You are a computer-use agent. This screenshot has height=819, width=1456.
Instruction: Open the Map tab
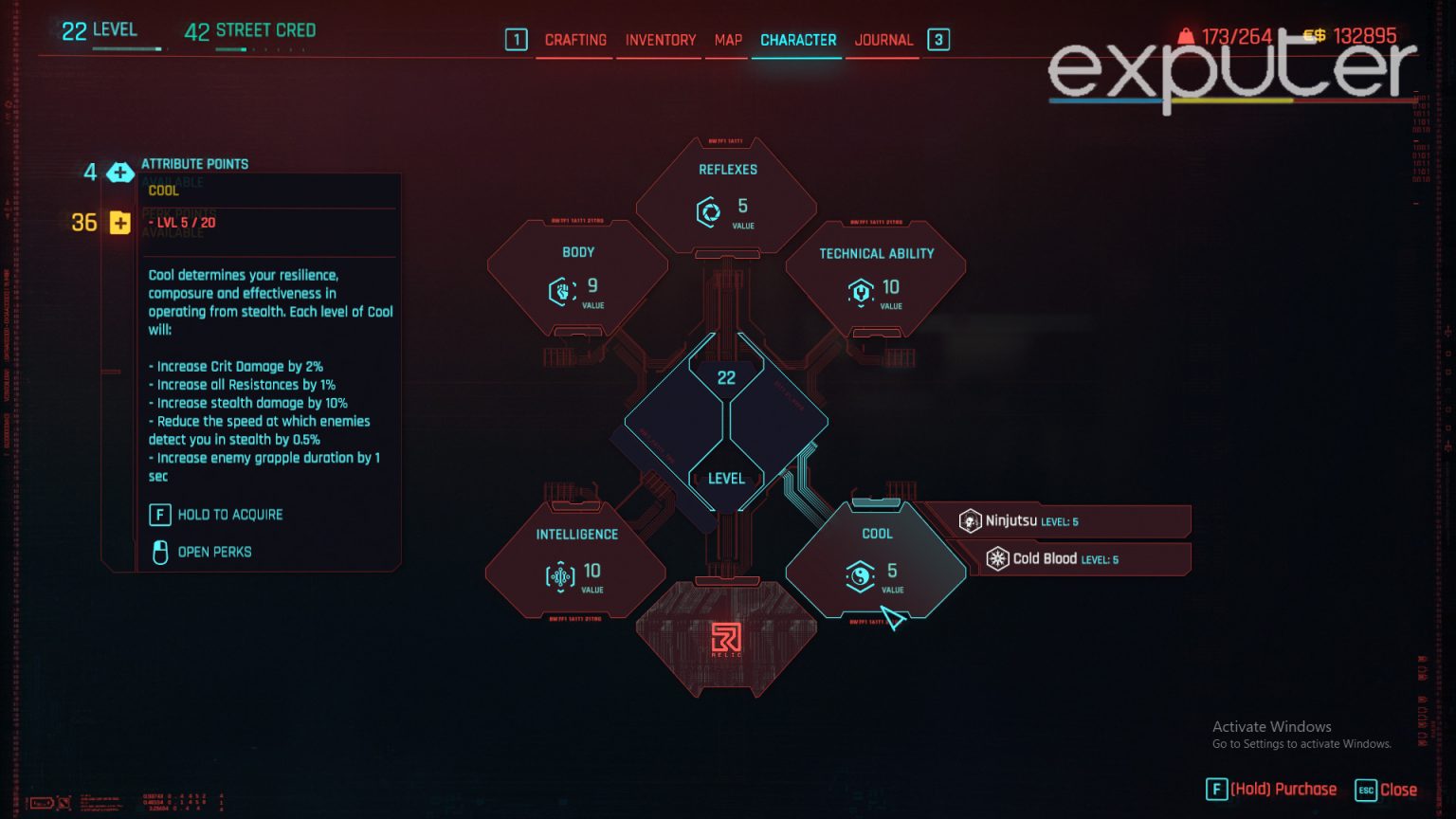click(x=726, y=40)
